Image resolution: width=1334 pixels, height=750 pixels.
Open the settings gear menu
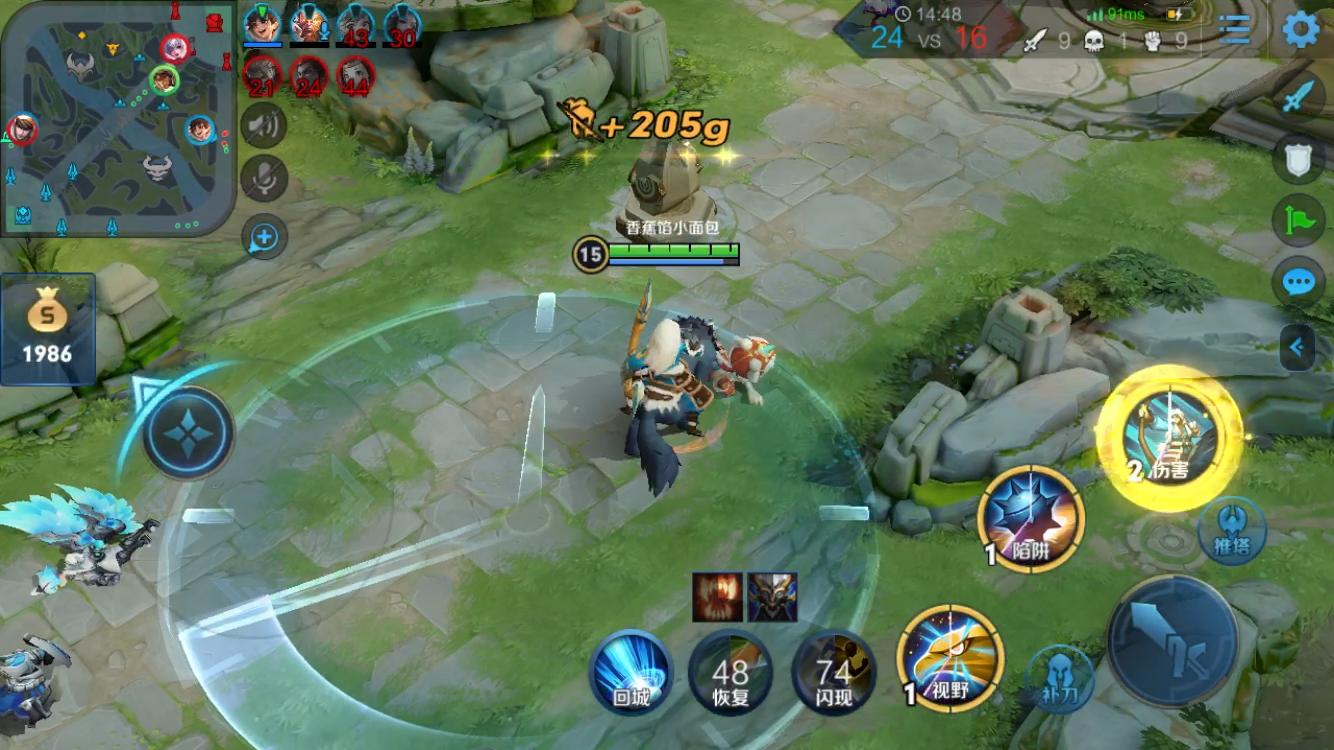click(1300, 30)
